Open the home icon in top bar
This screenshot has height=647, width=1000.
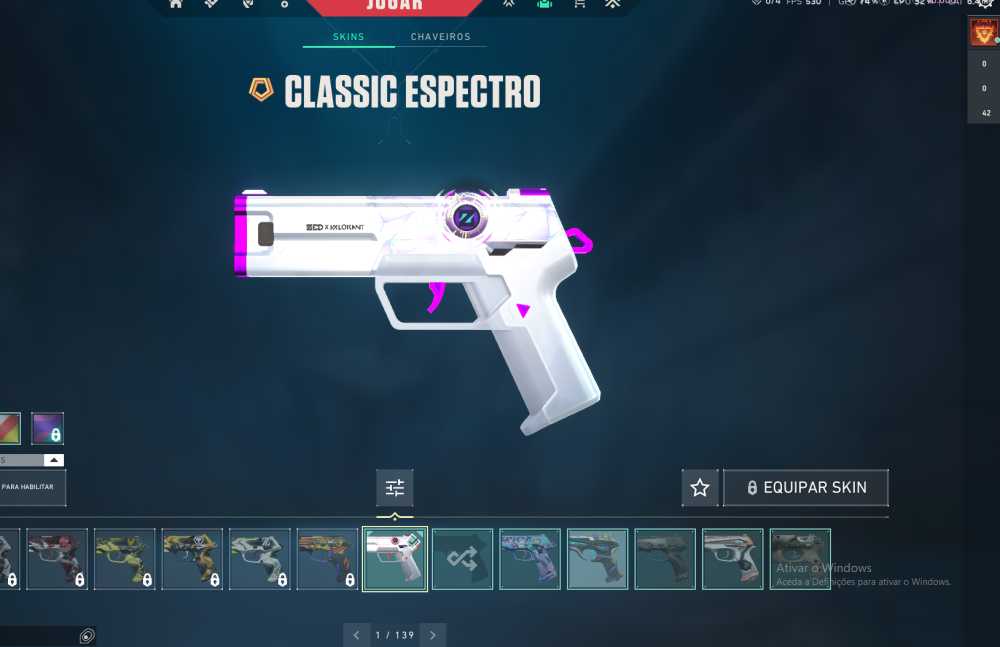click(x=176, y=4)
